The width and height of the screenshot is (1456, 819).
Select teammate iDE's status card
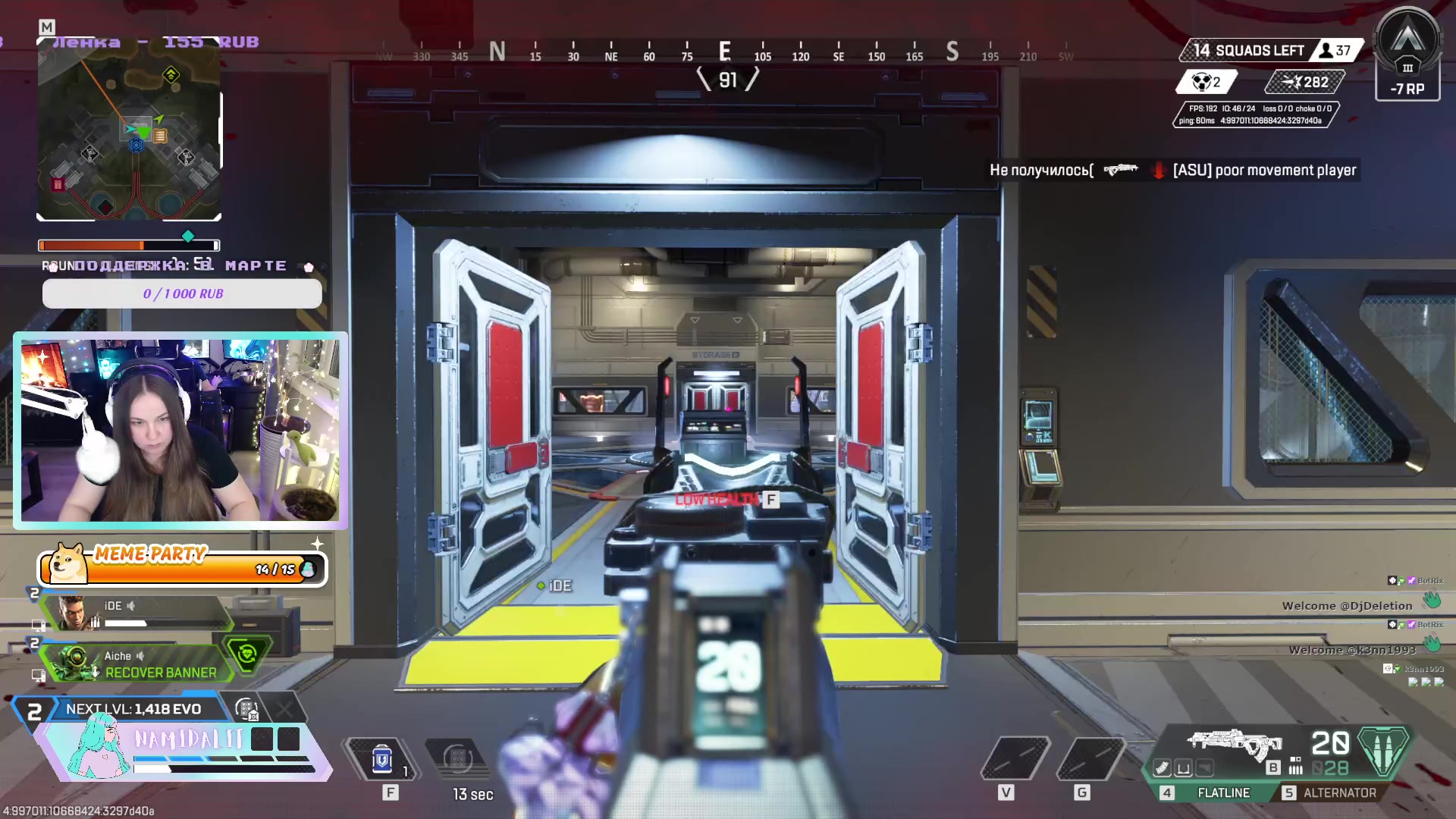pyautogui.click(x=133, y=613)
